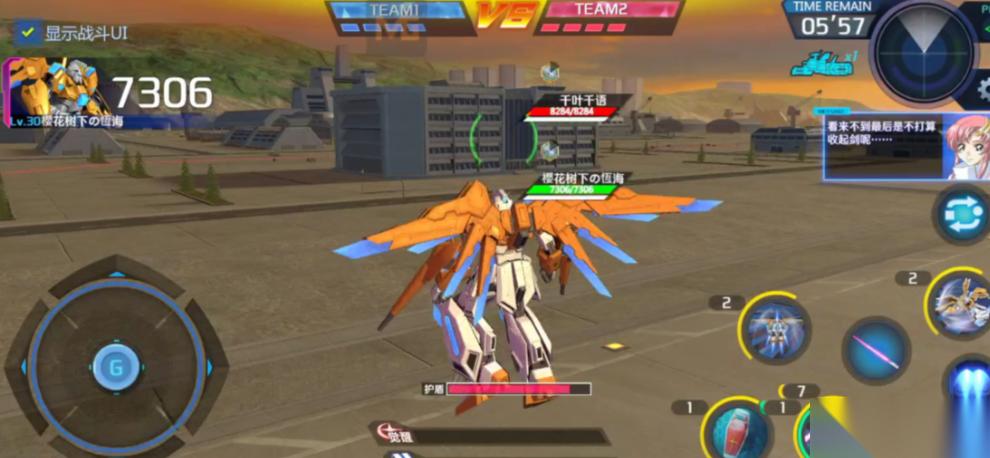Trigger the blue mech ability with yellow ring
Image resolution: width=990 pixels, height=458 pixels.
[x=775, y=329]
